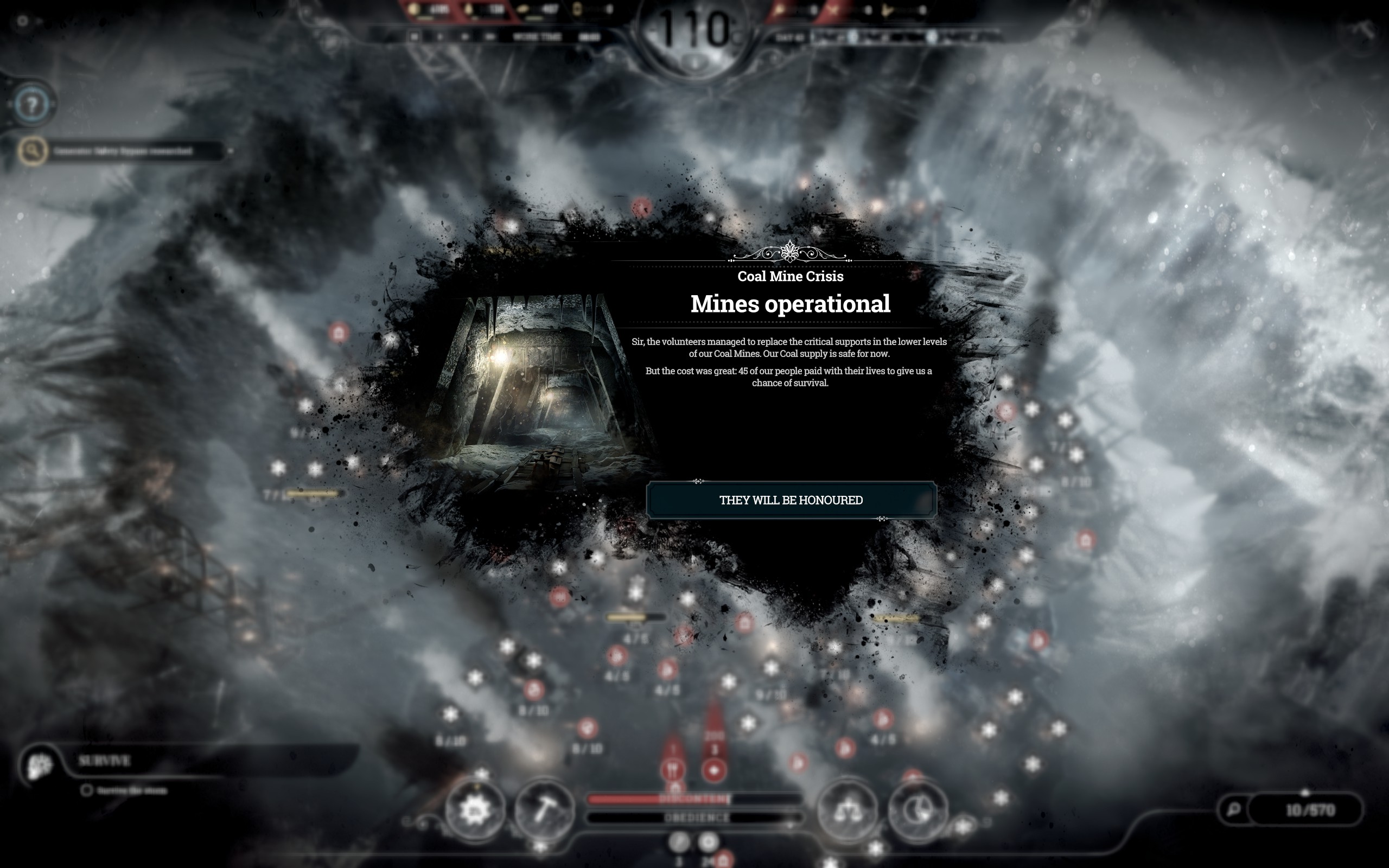Click the settings gear in the corner
Screen dimensions: 1389x868
click(22, 21)
